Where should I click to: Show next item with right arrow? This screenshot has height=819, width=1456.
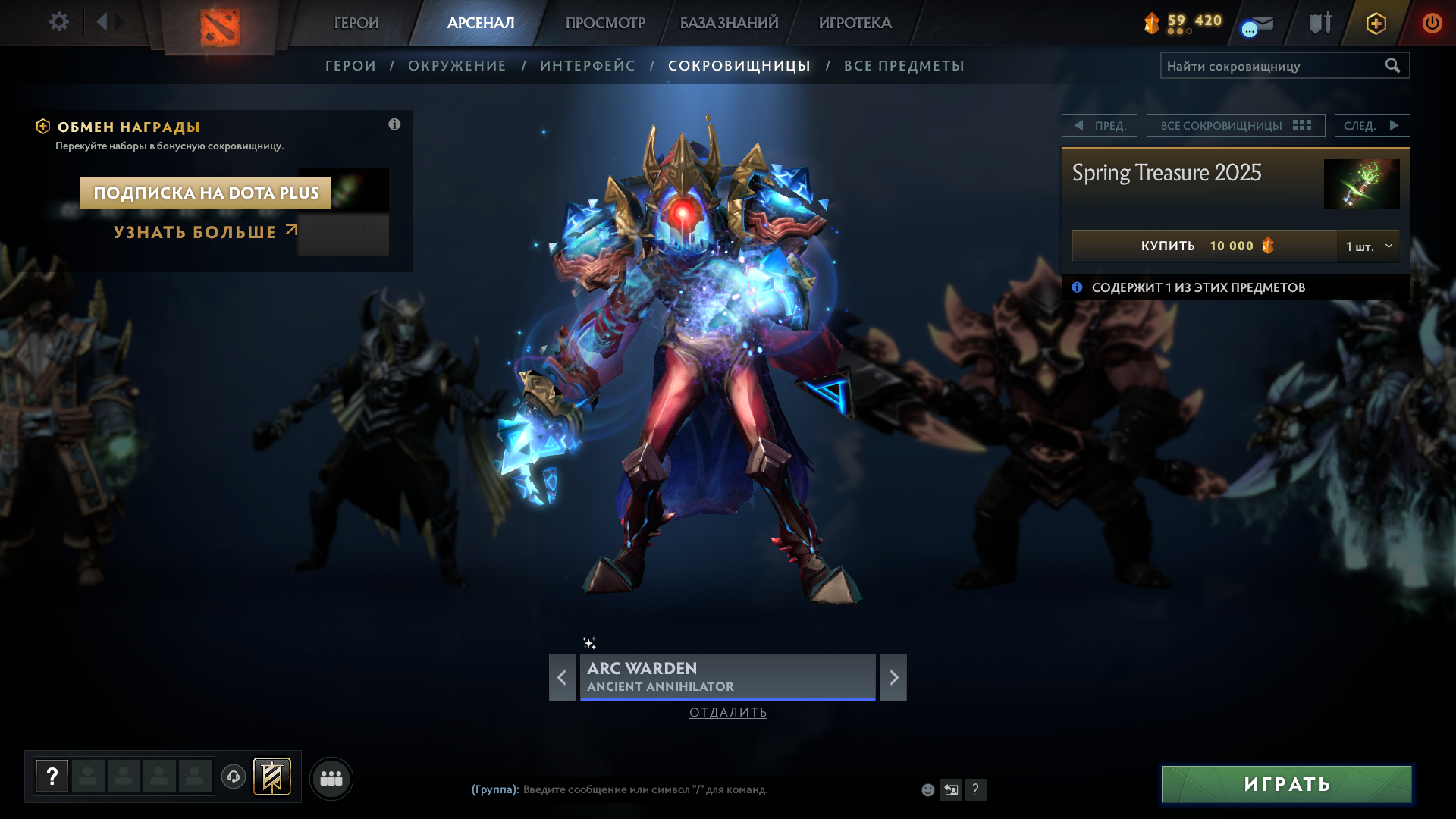pyautogui.click(x=893, y=677)
